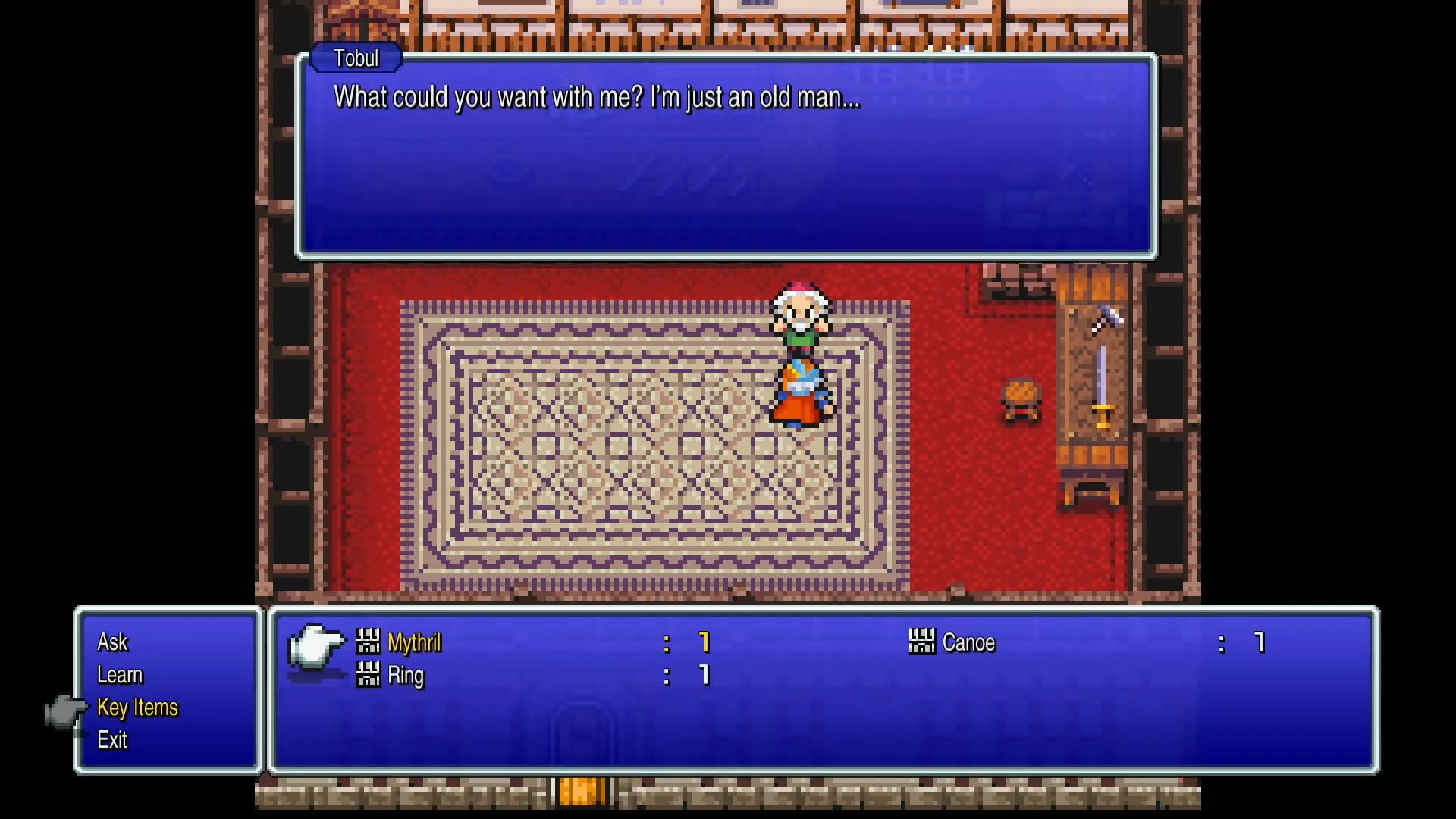Click the Mythril key item icon

369,642
